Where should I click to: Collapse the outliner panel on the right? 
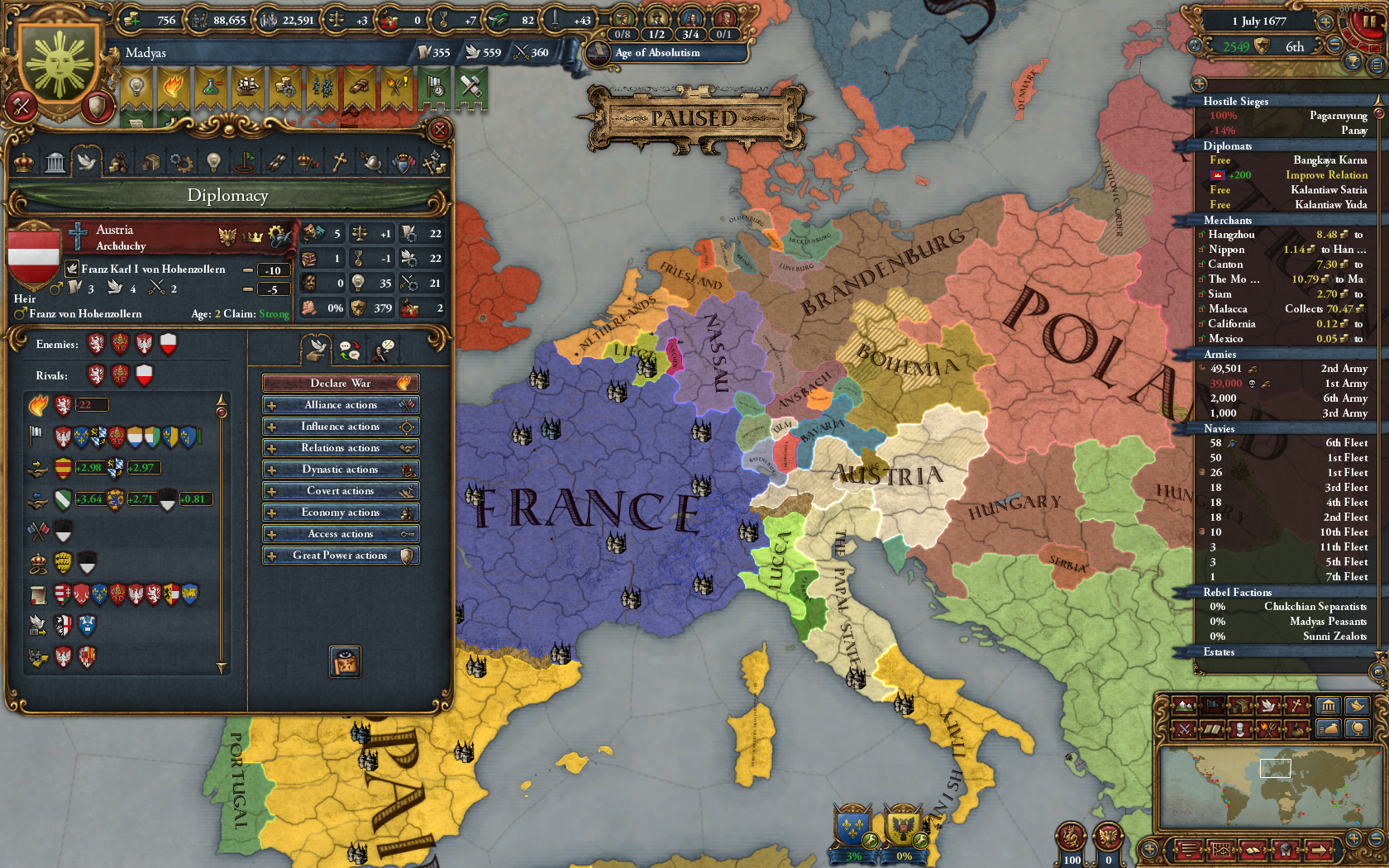point(1198,83)
